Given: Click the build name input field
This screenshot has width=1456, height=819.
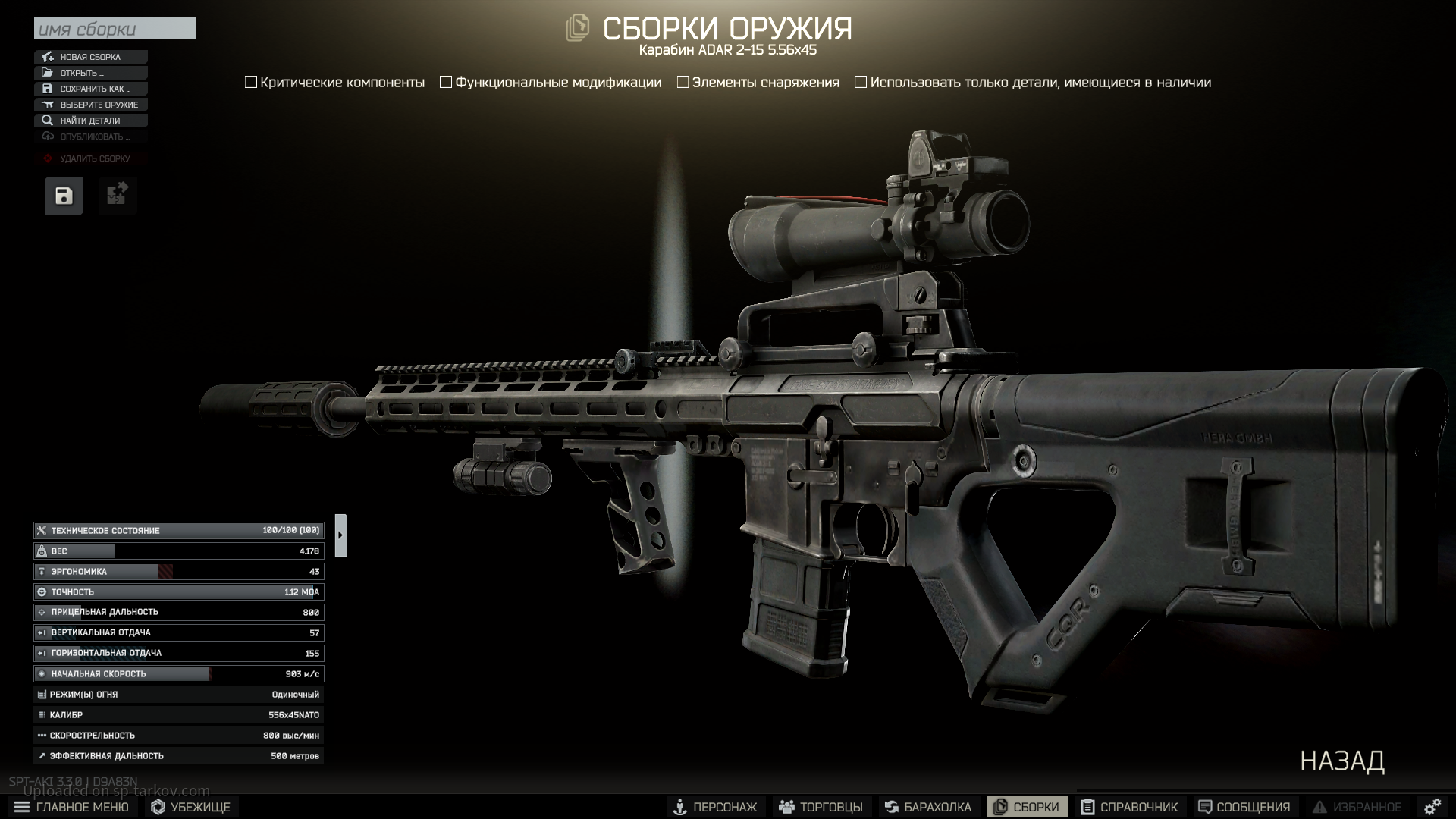Looking at the screenshot, I should click(x=115, y=29).
